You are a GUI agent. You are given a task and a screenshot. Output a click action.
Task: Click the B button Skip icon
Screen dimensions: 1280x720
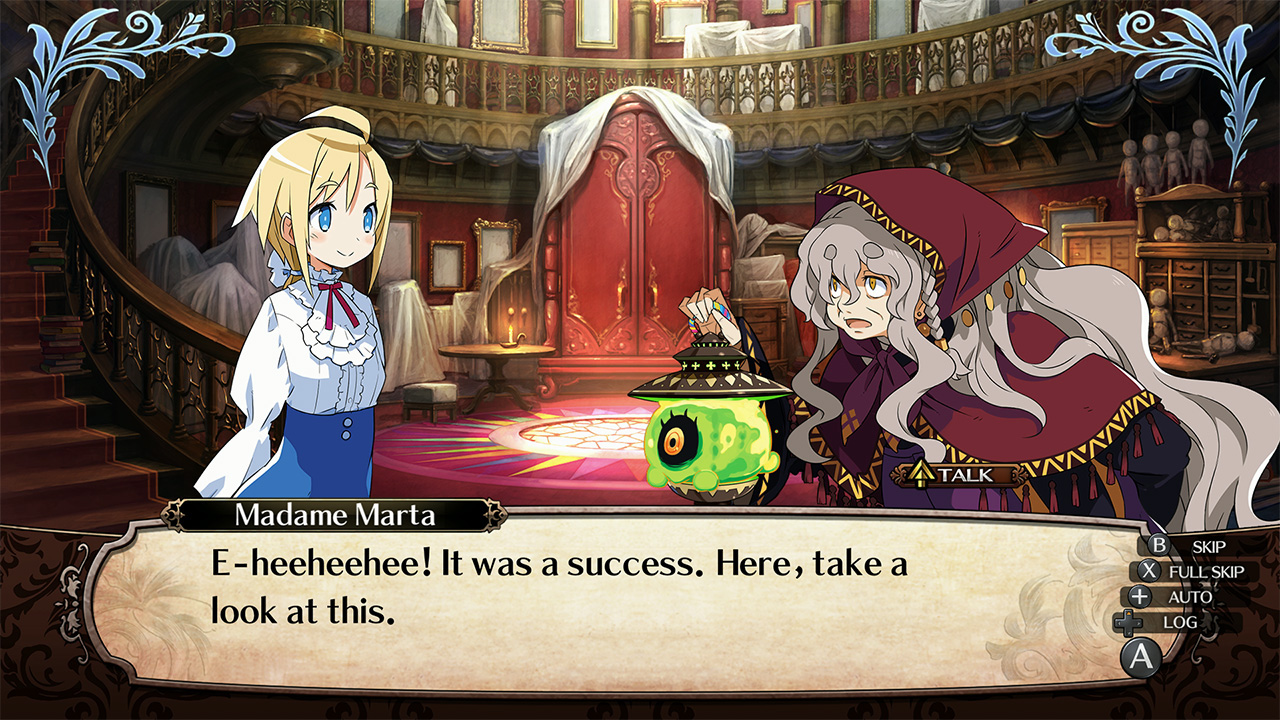coord(1158,545)
